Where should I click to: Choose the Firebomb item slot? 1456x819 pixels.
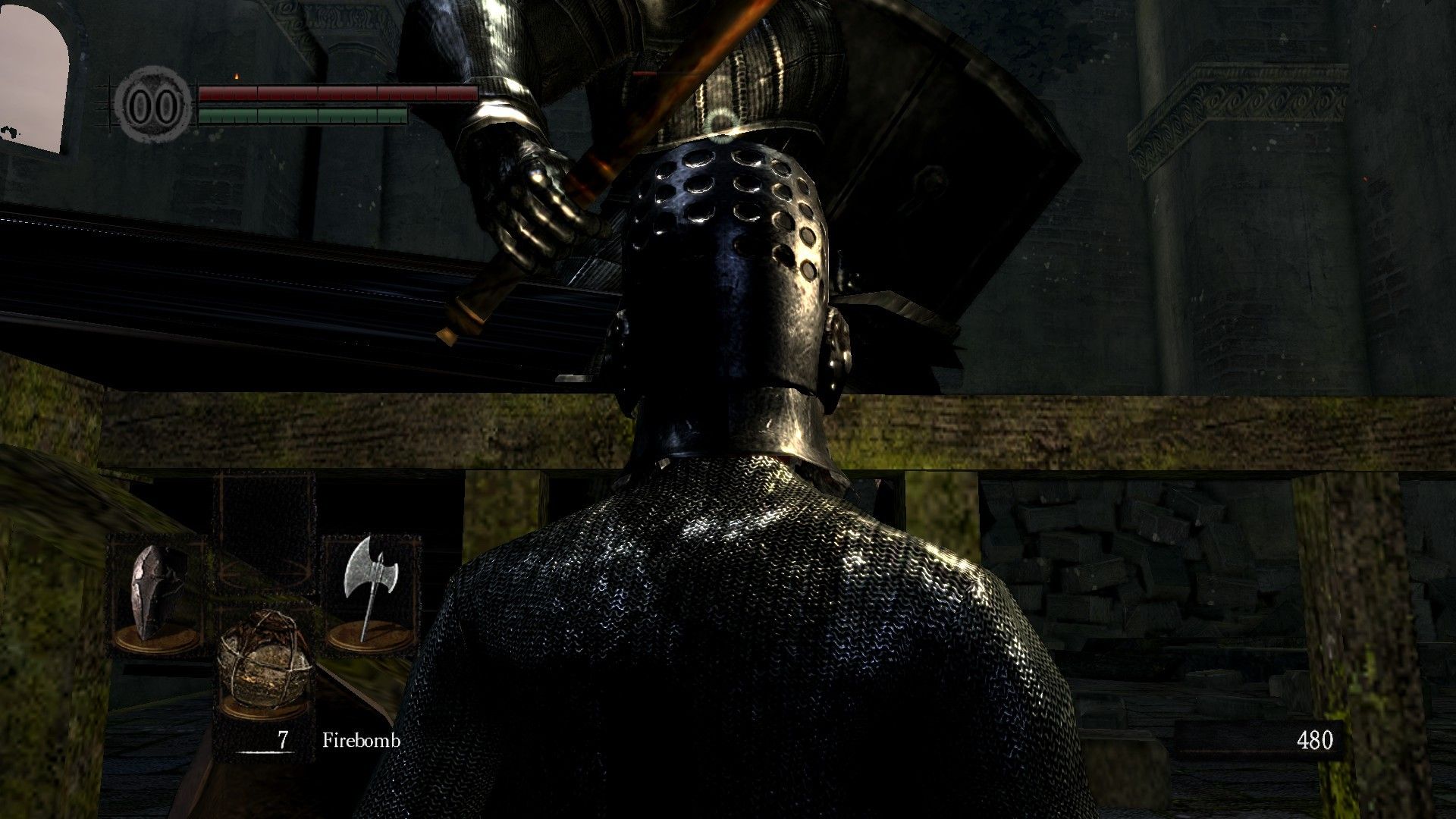[264, 661]
